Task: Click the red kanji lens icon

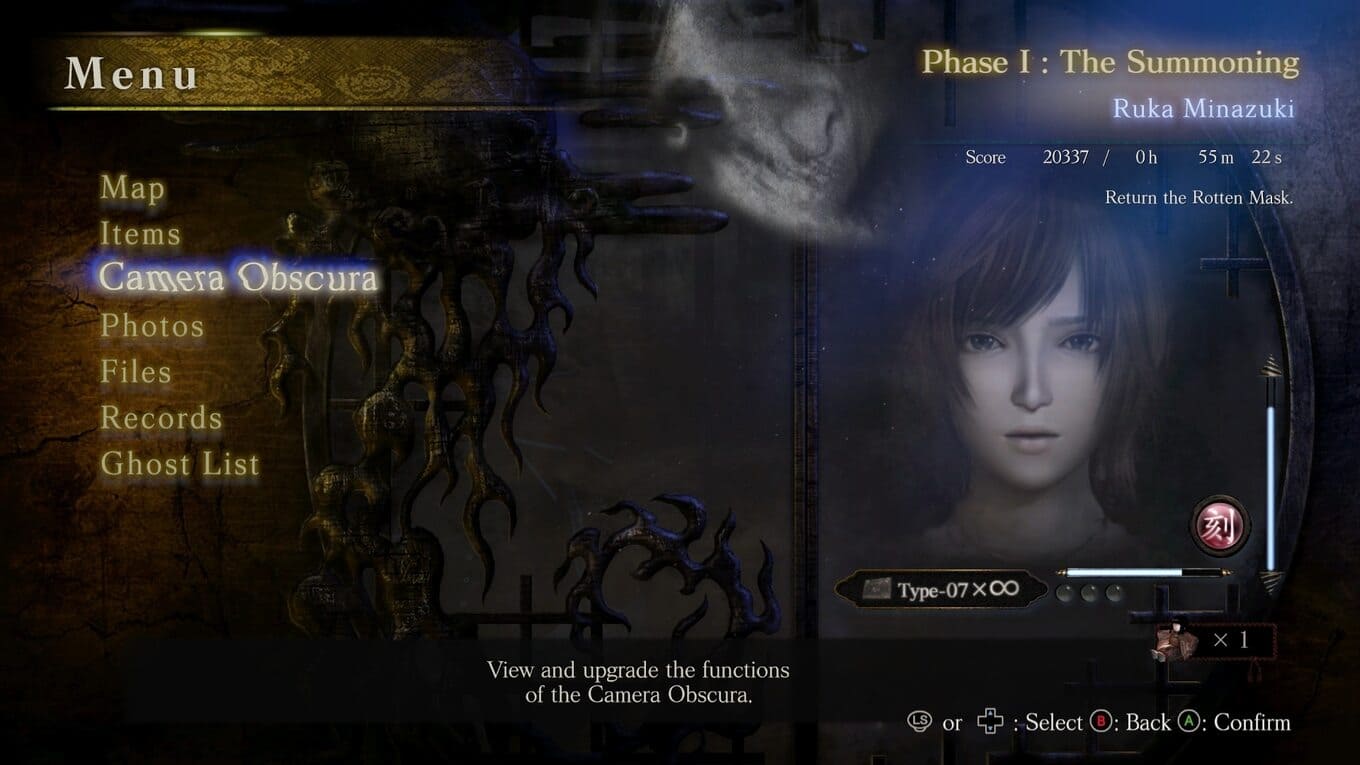Action: coord(1219,525)
